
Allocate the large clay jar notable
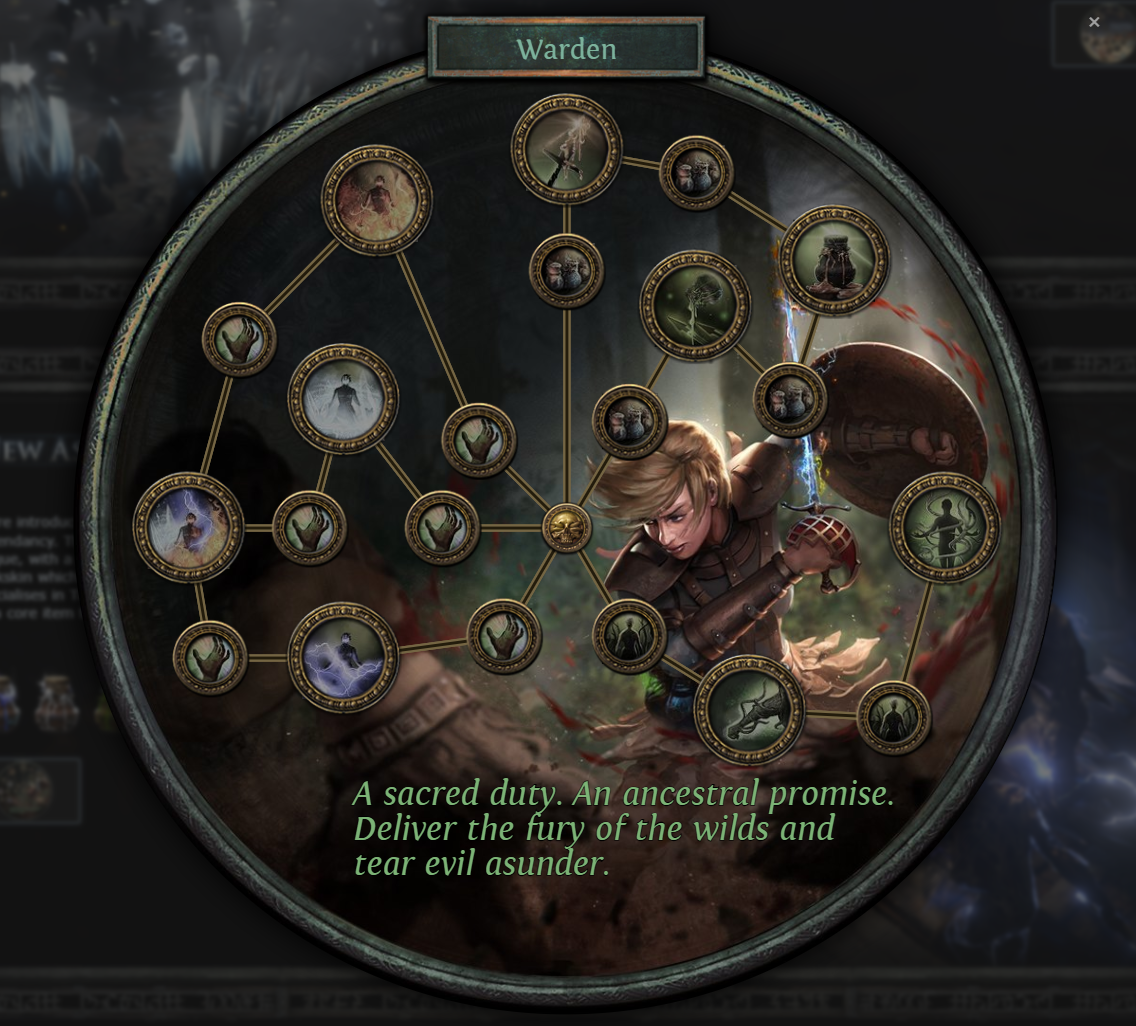click(834, 260)
